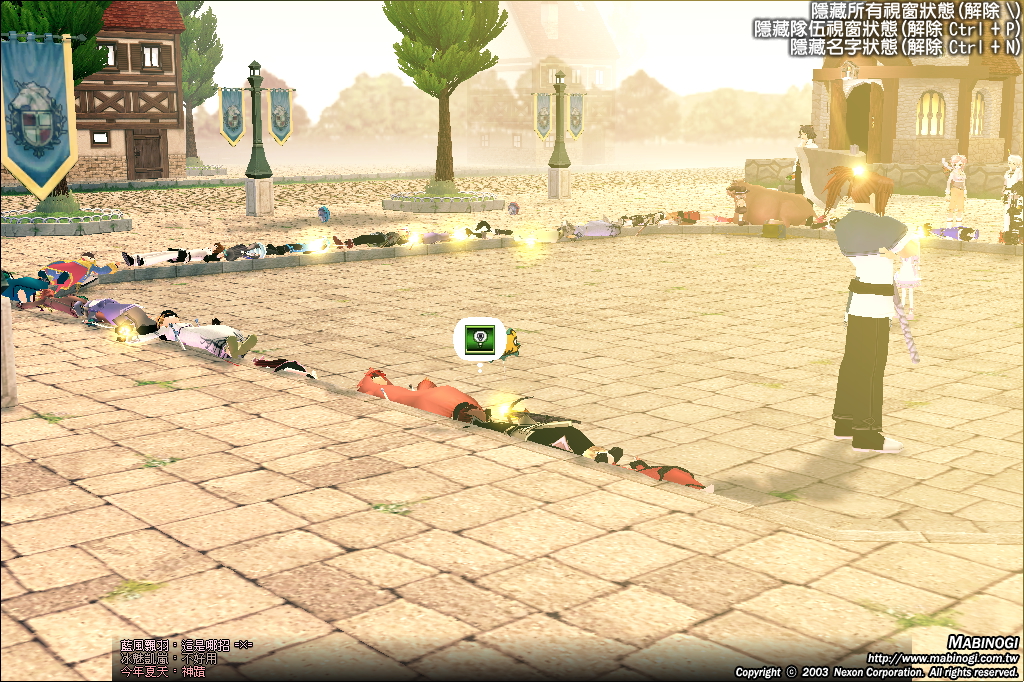This screenshot has height=682, width=1024.
Task: Select 藍風霧羽's chat message line
Action: click(186, 645)
